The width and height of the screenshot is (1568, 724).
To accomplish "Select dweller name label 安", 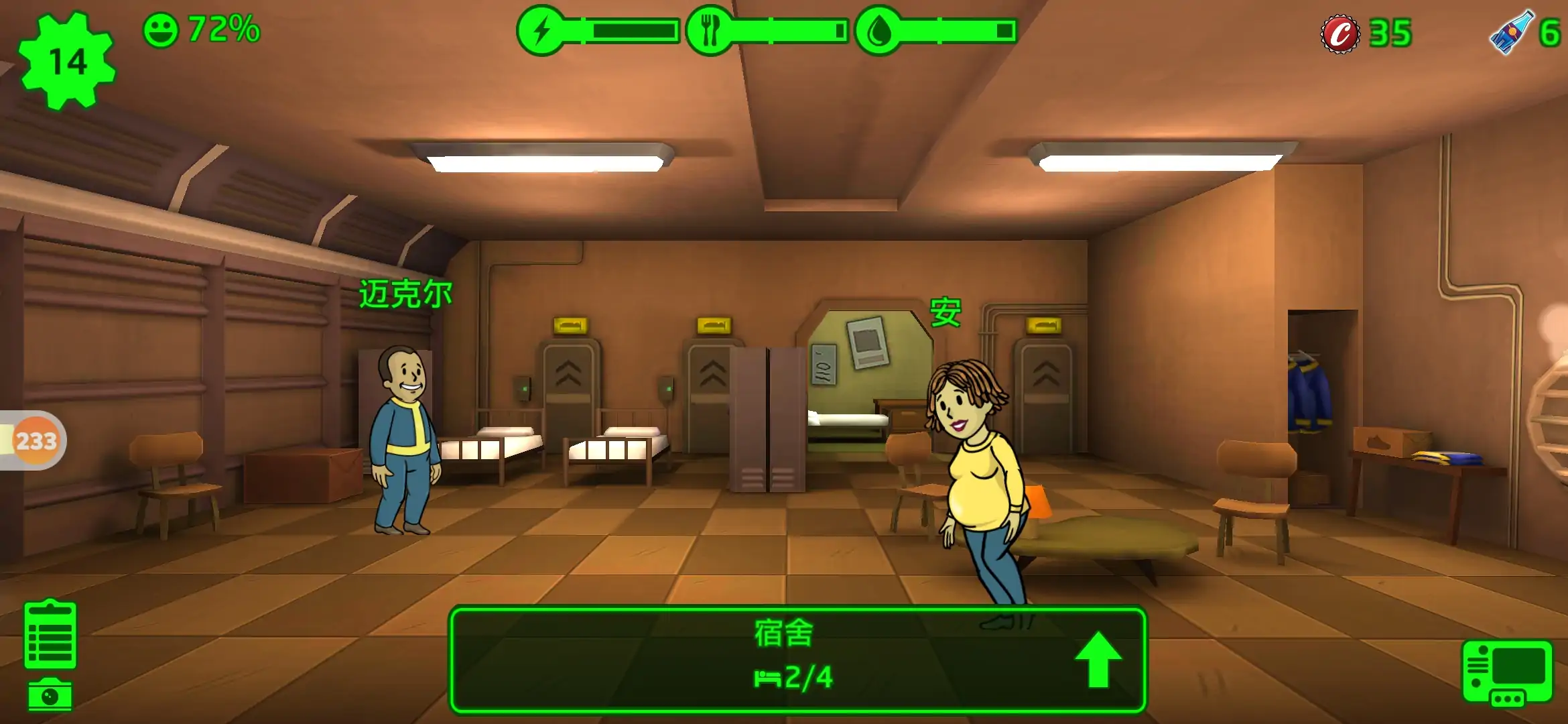I will click(945, 312).
